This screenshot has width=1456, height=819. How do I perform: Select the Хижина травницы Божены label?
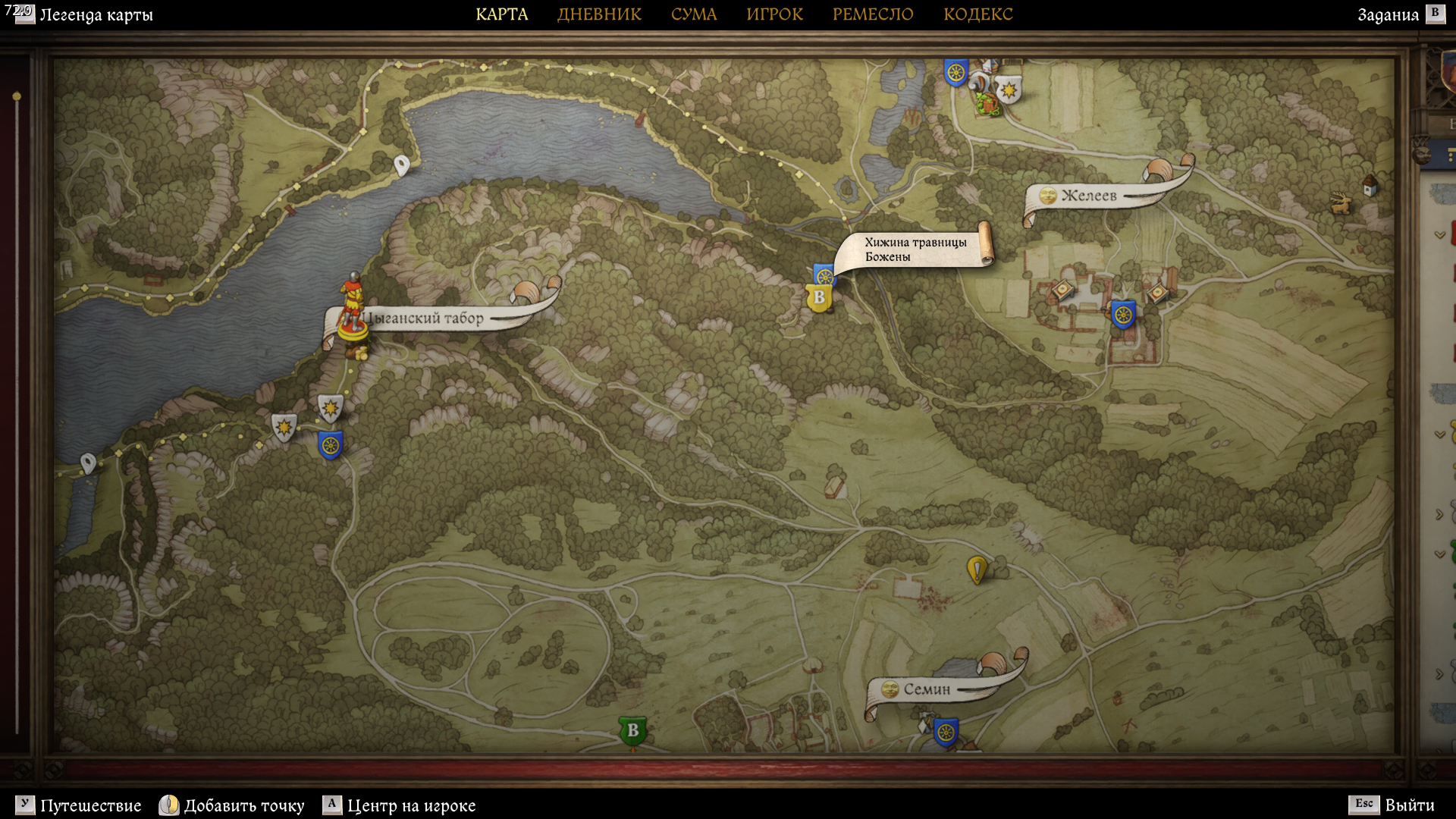pyautogui.click(x=915, y=249)
